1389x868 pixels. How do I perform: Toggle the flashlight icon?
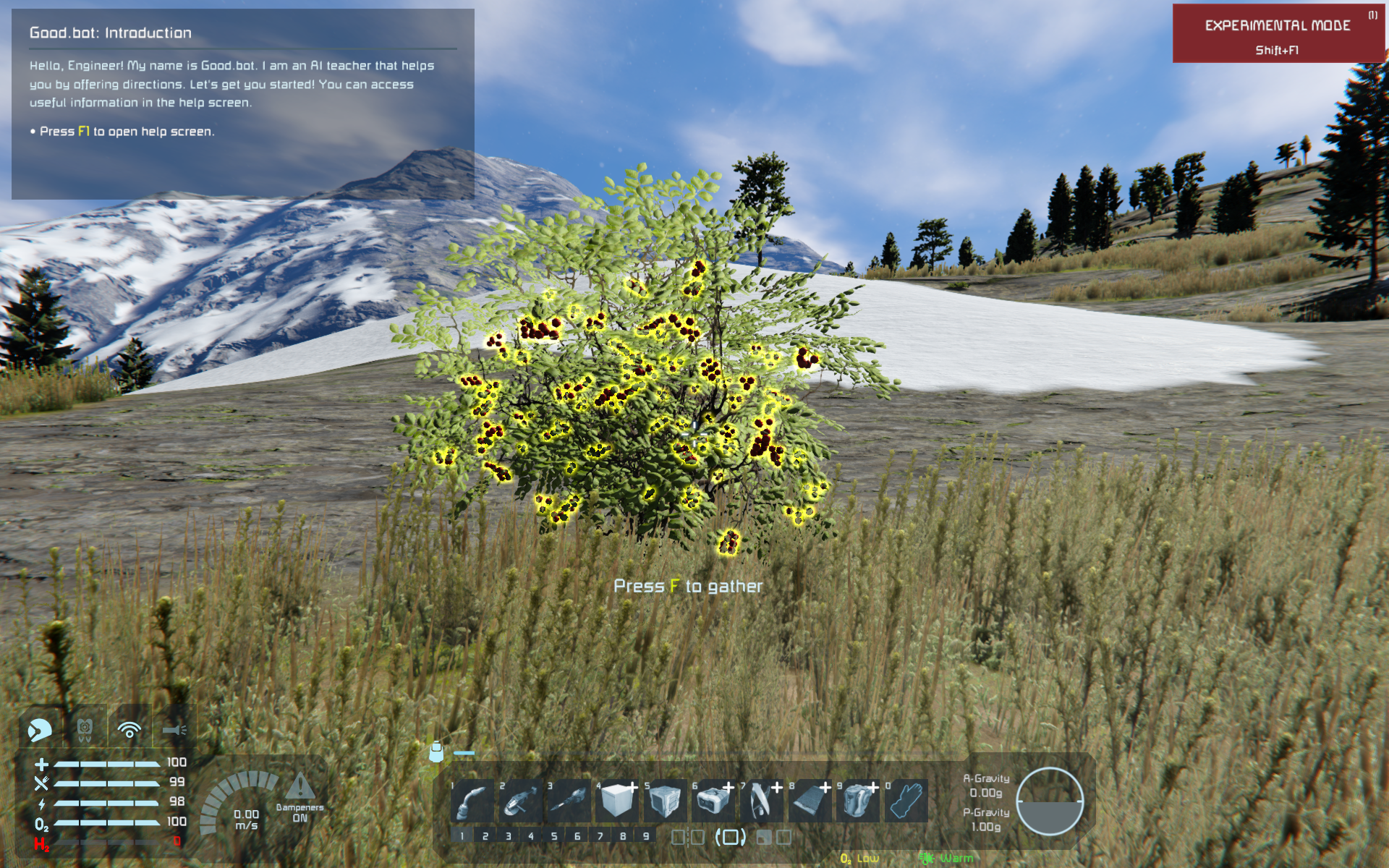pyautogui.click(x=174, y=730)
